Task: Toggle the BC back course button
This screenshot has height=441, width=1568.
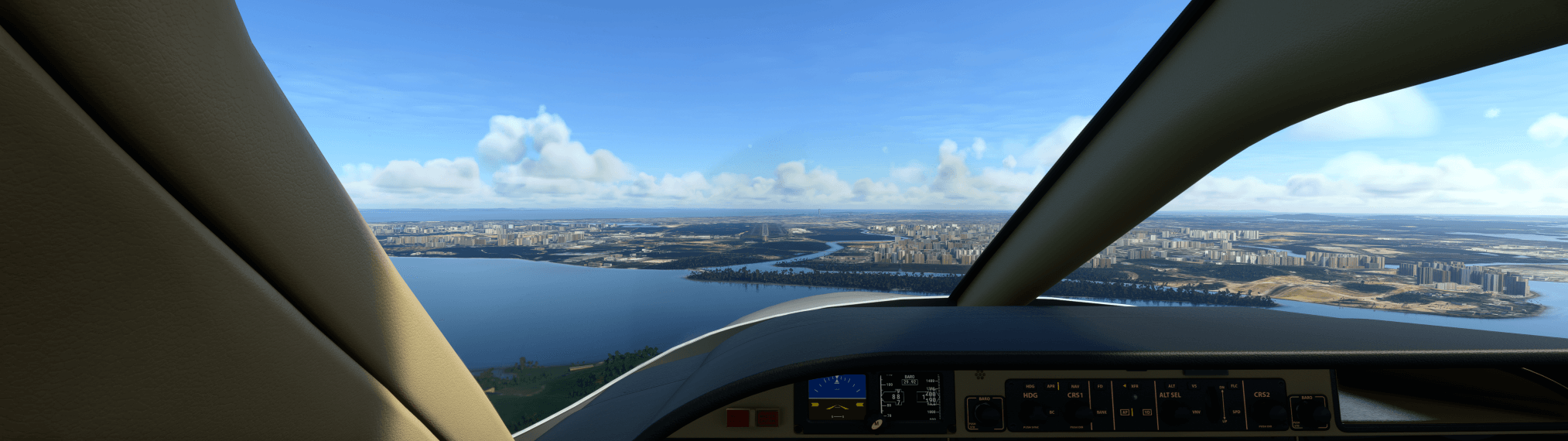Action: pyautogui.click(x=1051, y=412)
